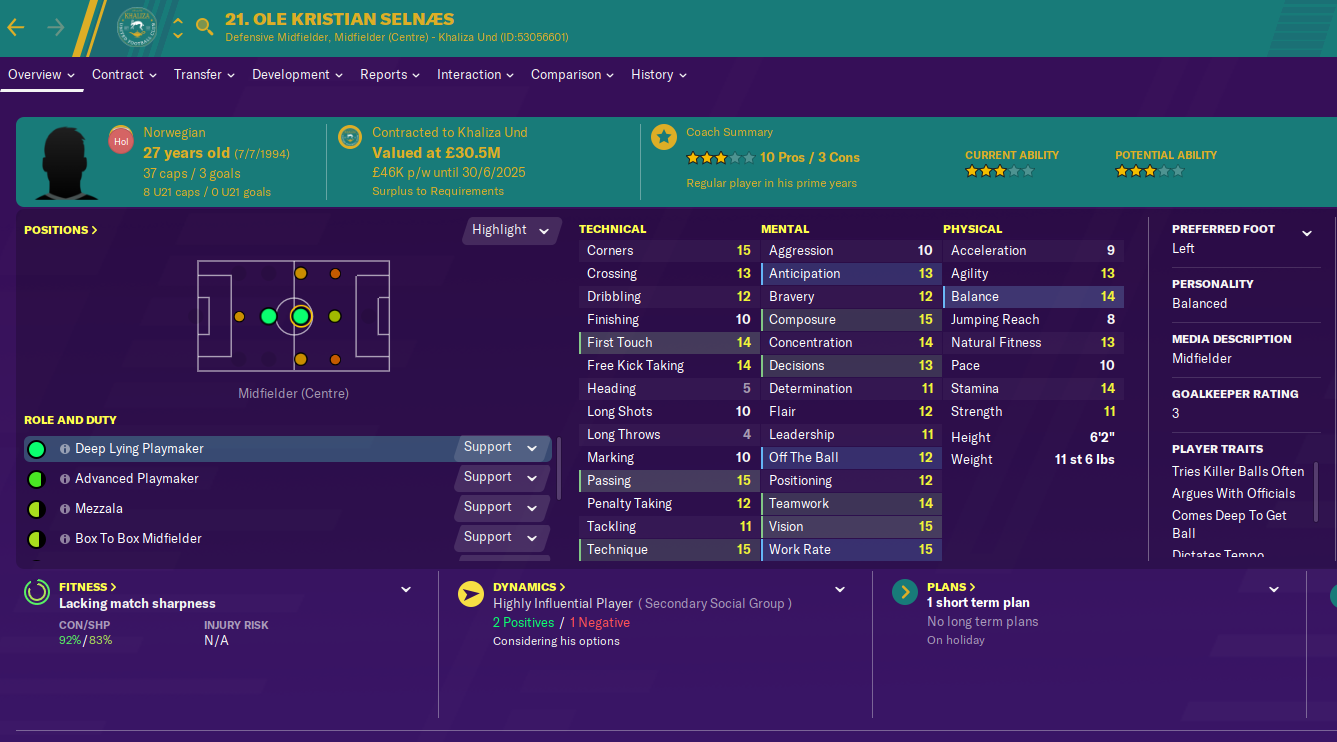Open the Fitness section
The width and height of the screenshot is (1337, 742).
(x=87, y=587)
